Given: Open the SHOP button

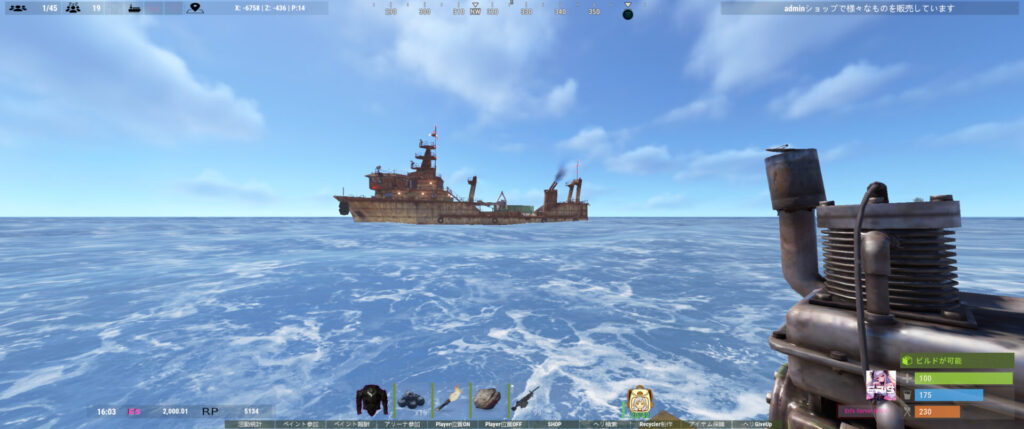Looking at the screenshot, I should (555, 424).
